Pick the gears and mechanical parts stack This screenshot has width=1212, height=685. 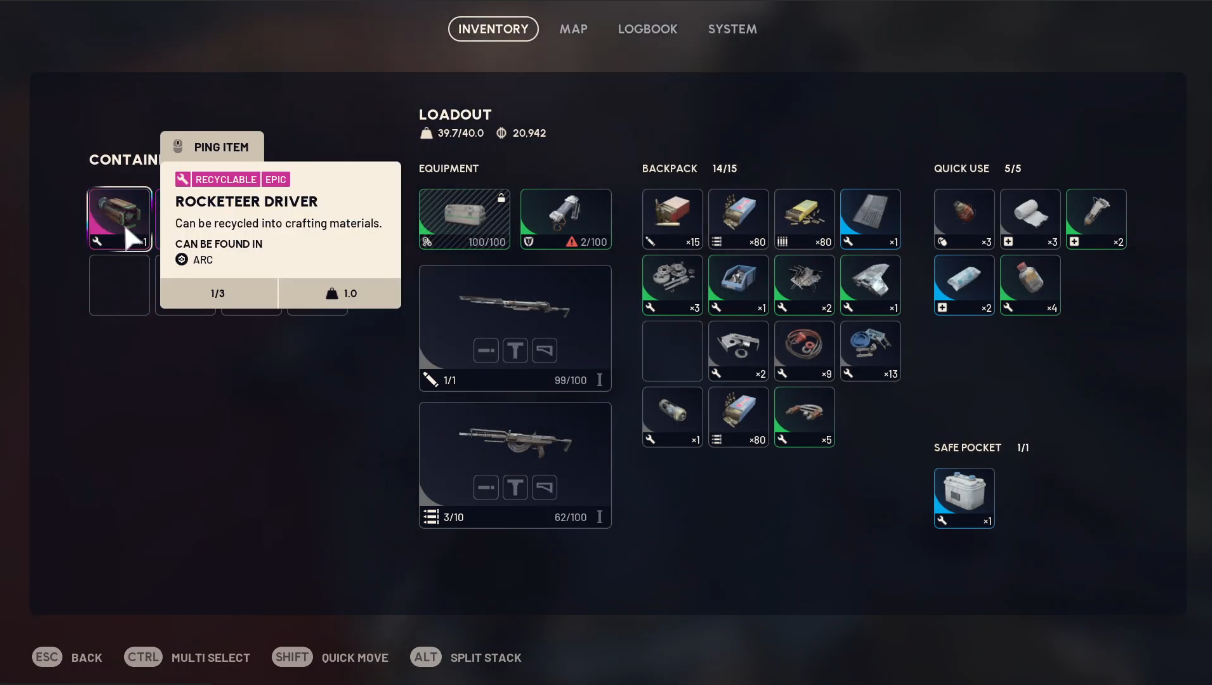click(x=672, y=285)
